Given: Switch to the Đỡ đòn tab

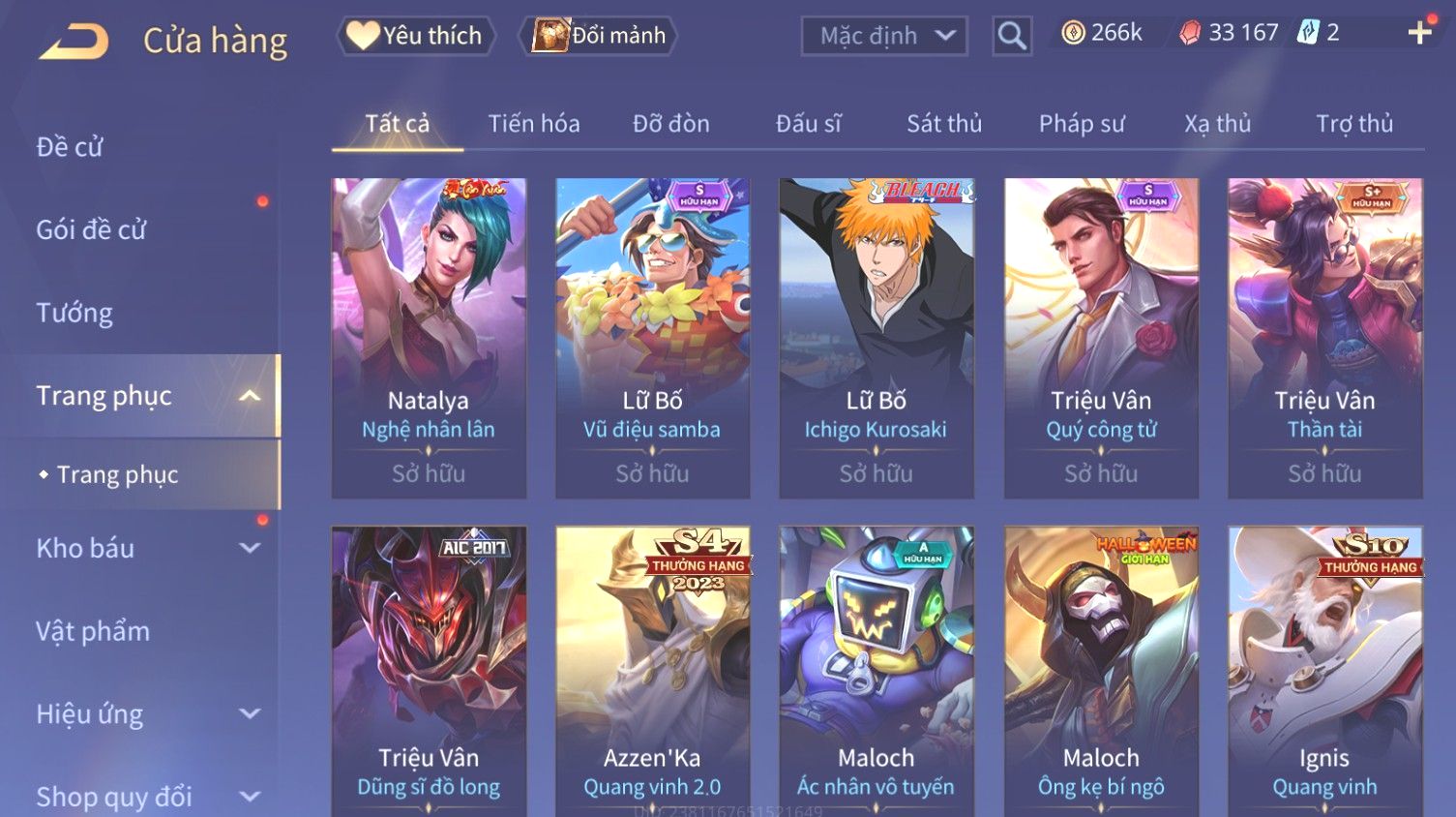Looking at the screenshot, I should click(670, 124).
